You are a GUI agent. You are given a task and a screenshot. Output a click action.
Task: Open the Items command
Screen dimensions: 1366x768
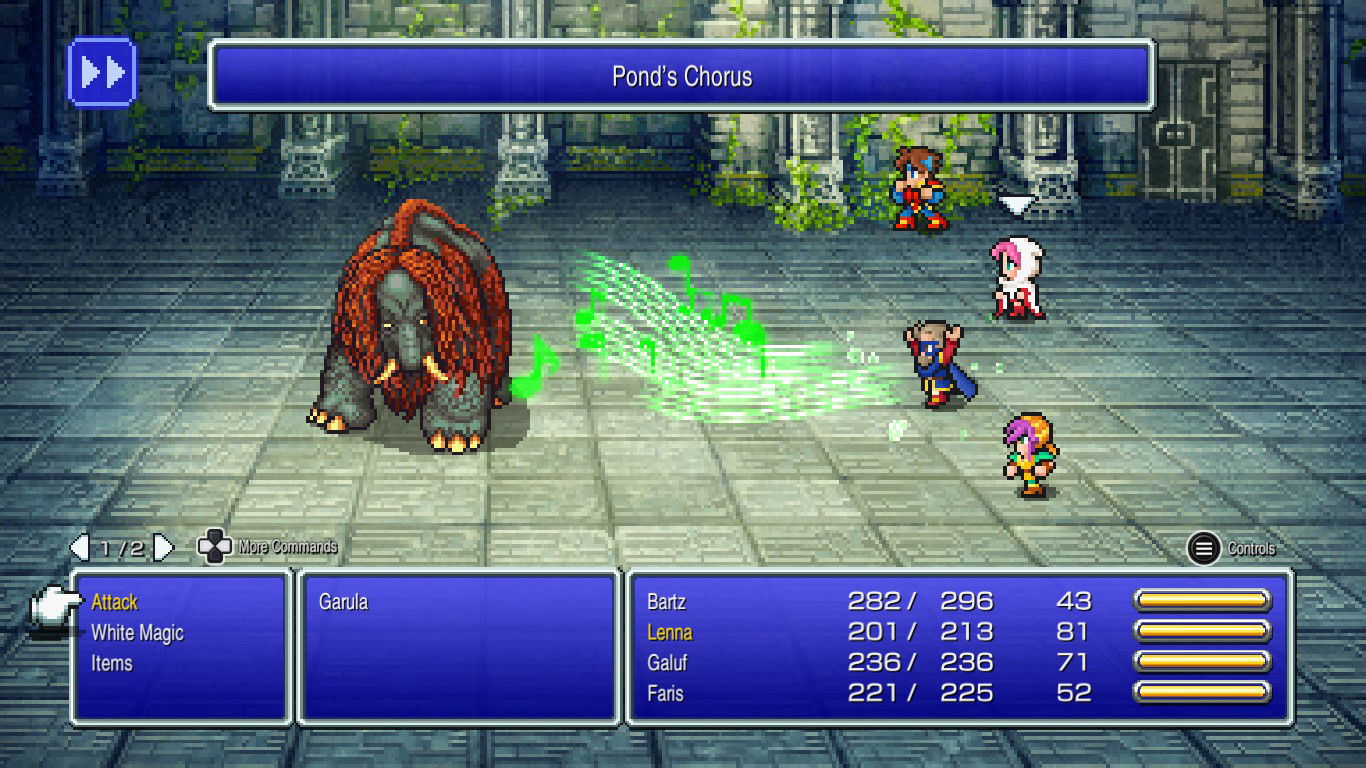[x=111, y=662]
